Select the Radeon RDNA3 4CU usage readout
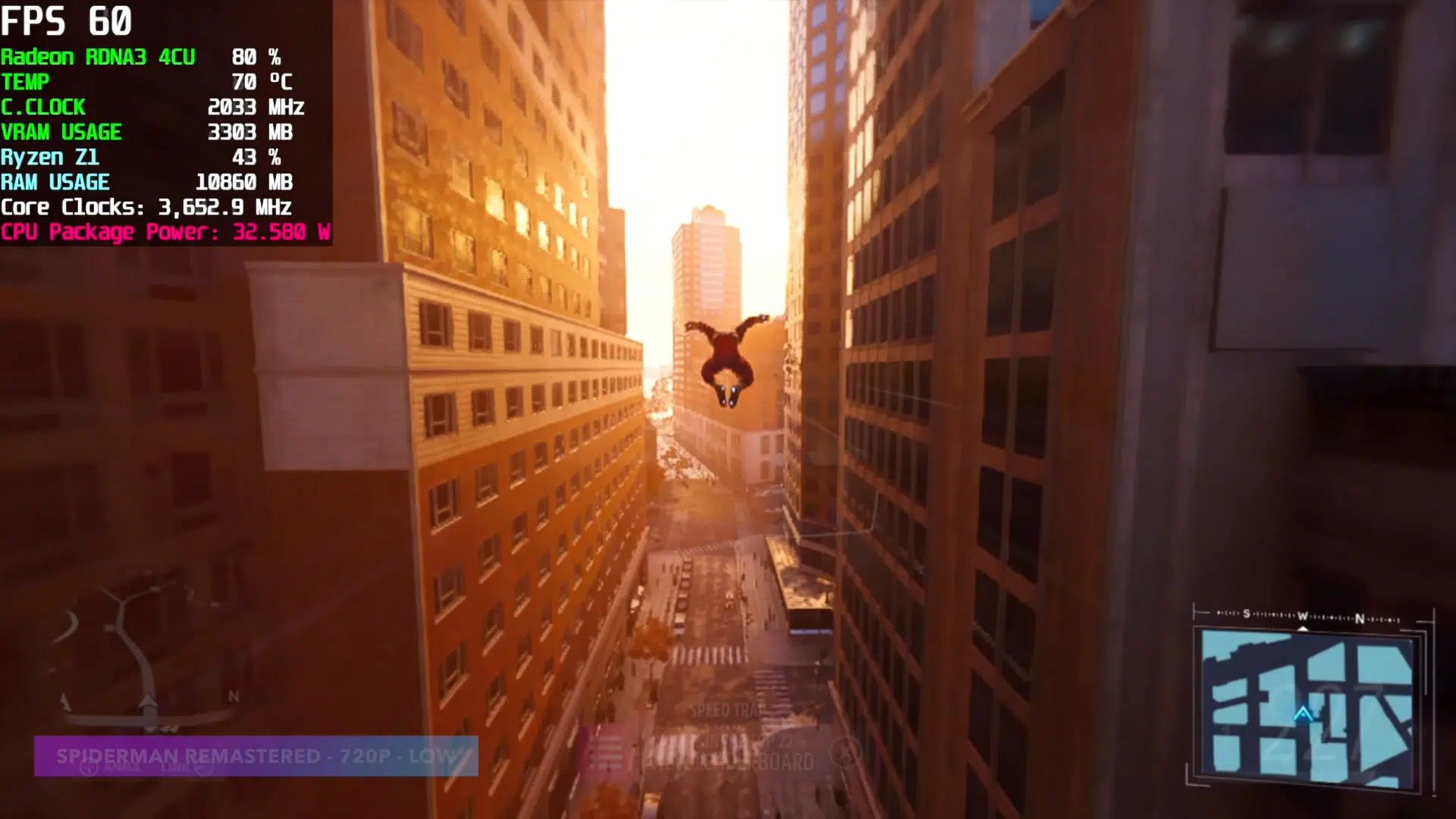Image resolution: width=1456 pixels, height=819 pixels. pos(144,56)
